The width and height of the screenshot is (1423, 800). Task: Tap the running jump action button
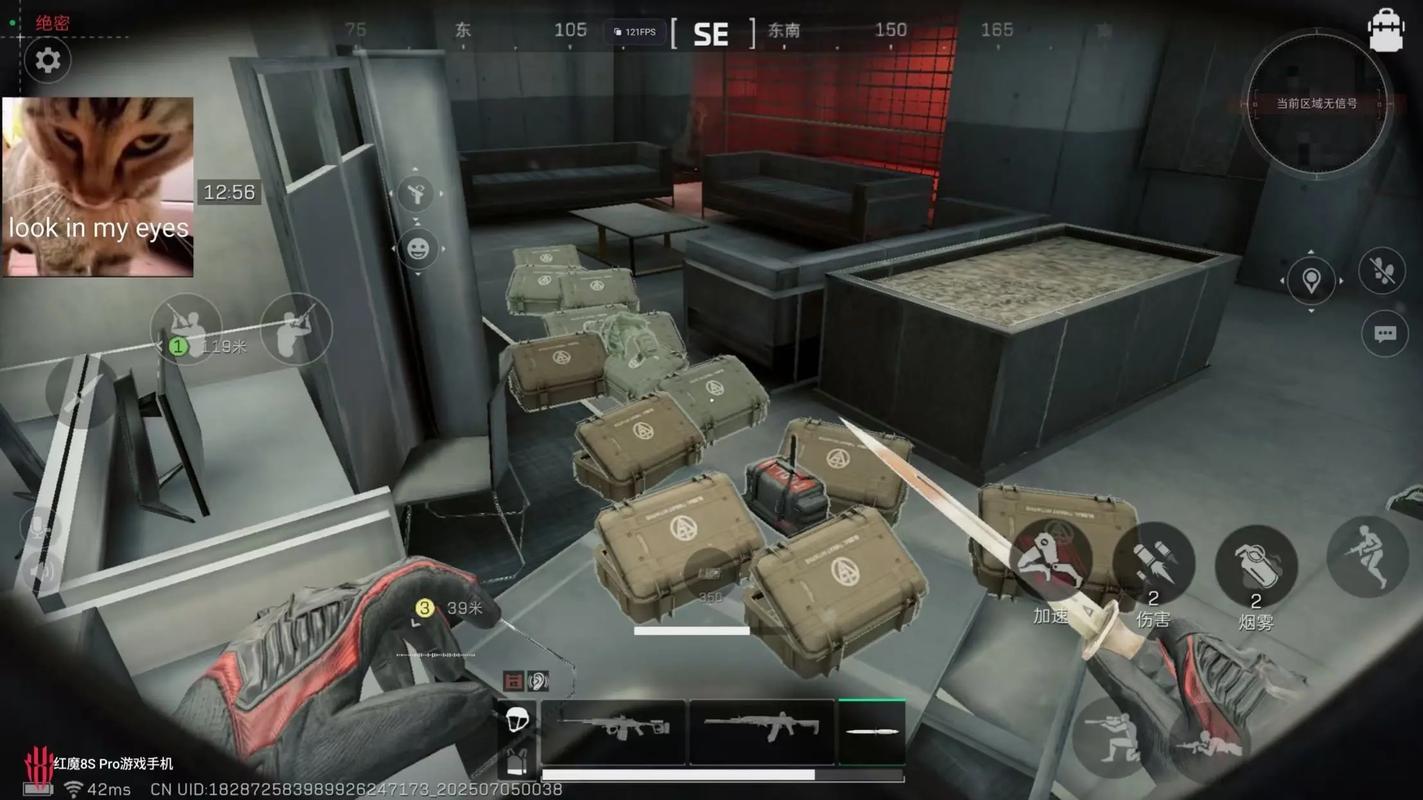(1366, 556)
